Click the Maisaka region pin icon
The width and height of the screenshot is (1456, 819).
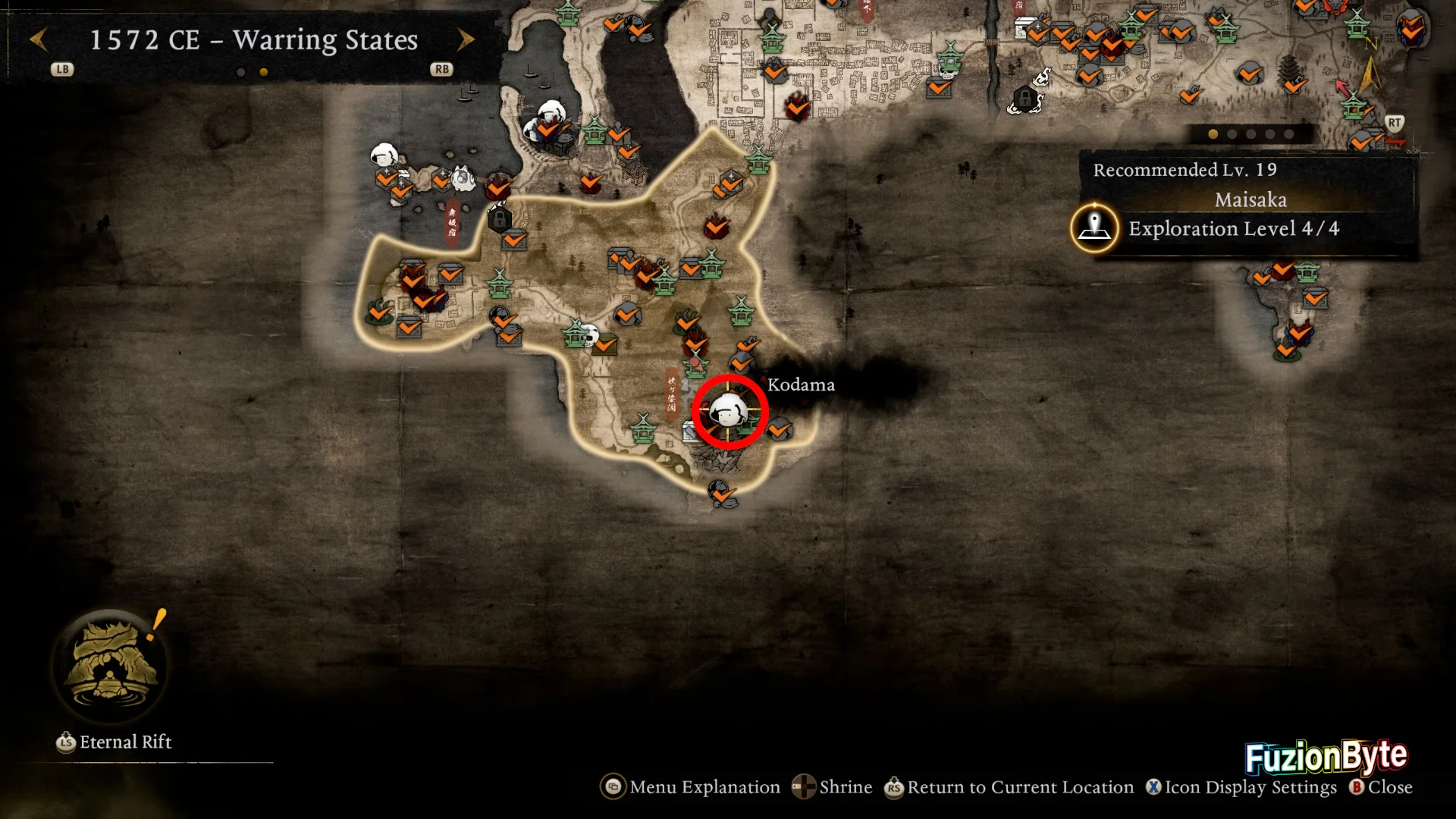tap(1094, 227)
